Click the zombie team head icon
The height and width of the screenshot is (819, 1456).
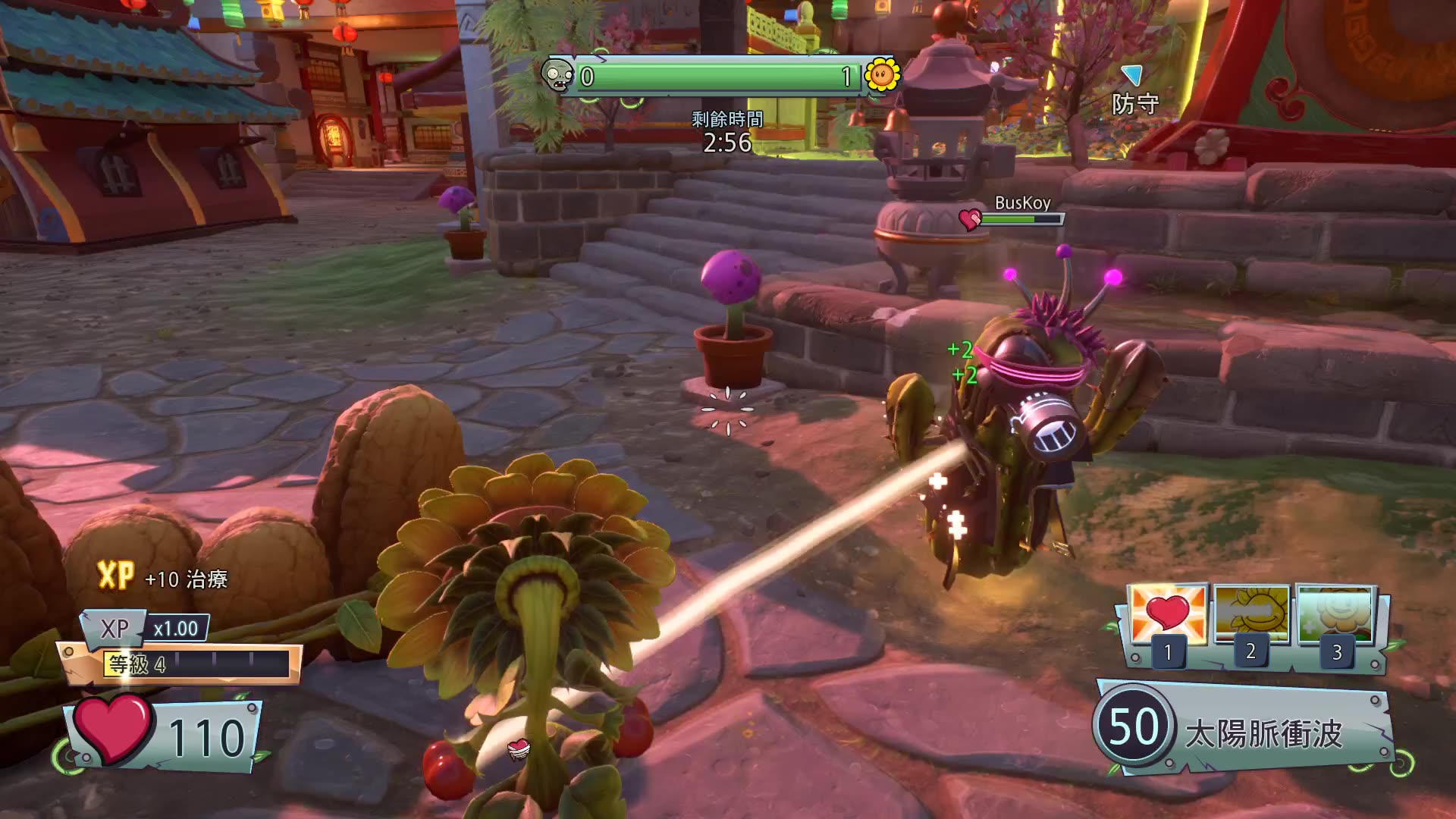(x=557, y=75)
